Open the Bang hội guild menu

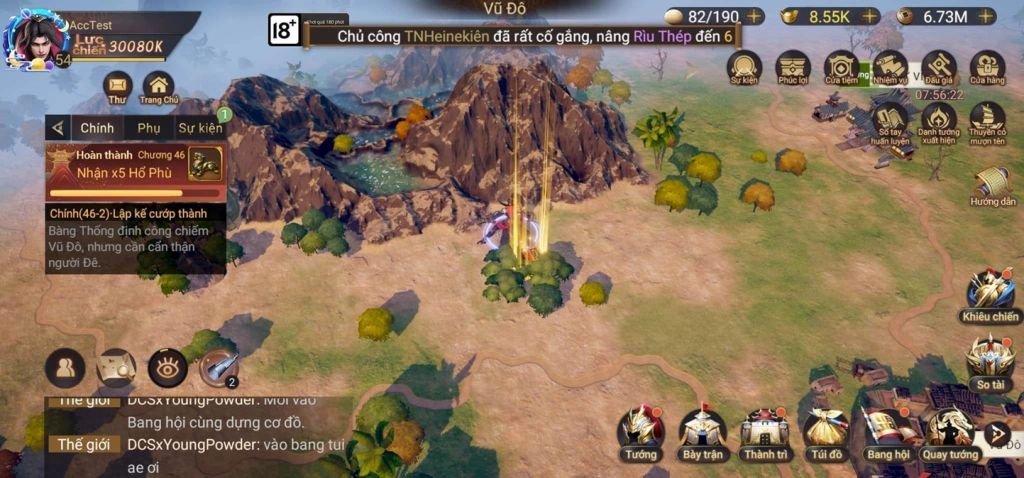click(x=887, y=430)
